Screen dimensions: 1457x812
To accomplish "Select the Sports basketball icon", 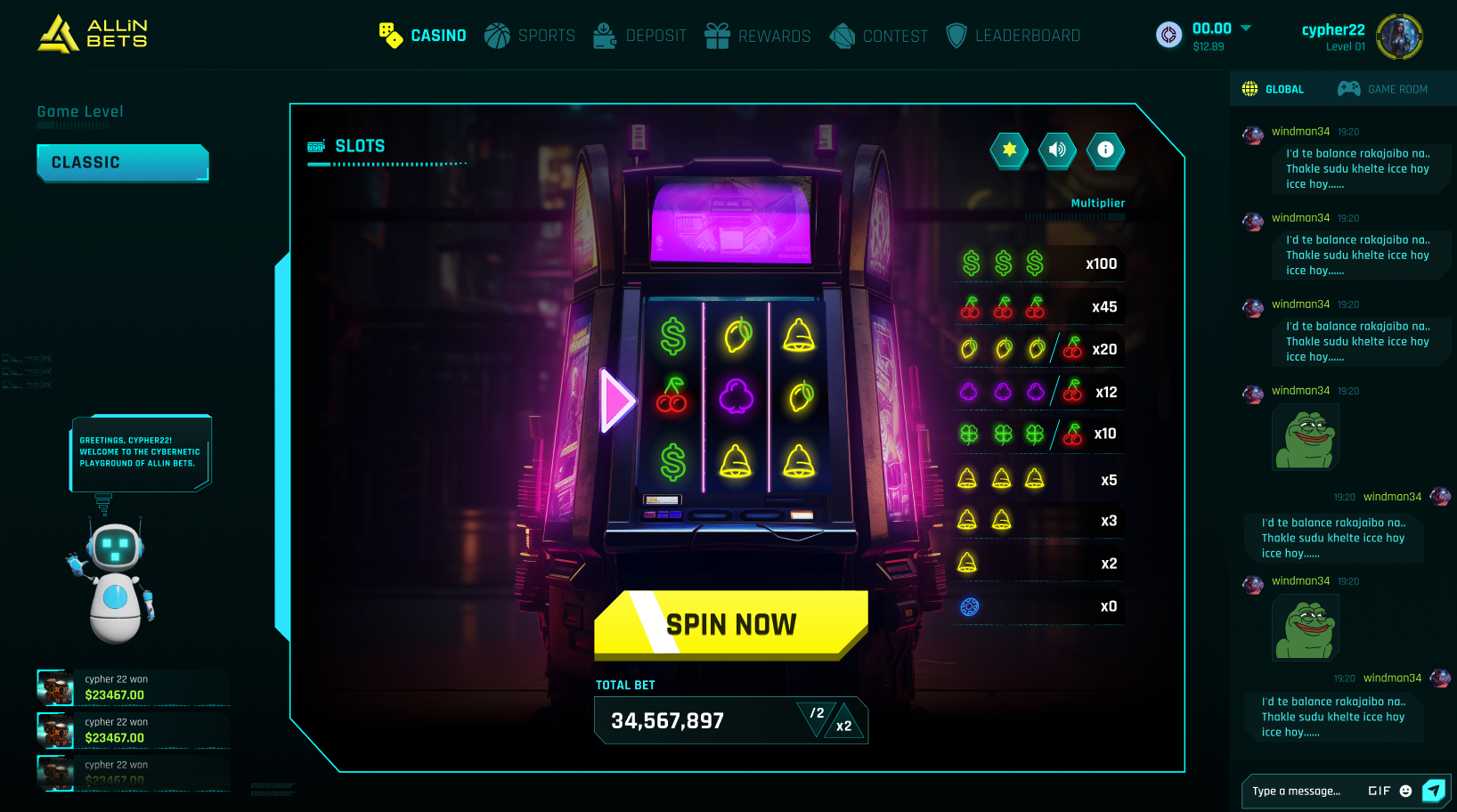I will click(497, 36).
